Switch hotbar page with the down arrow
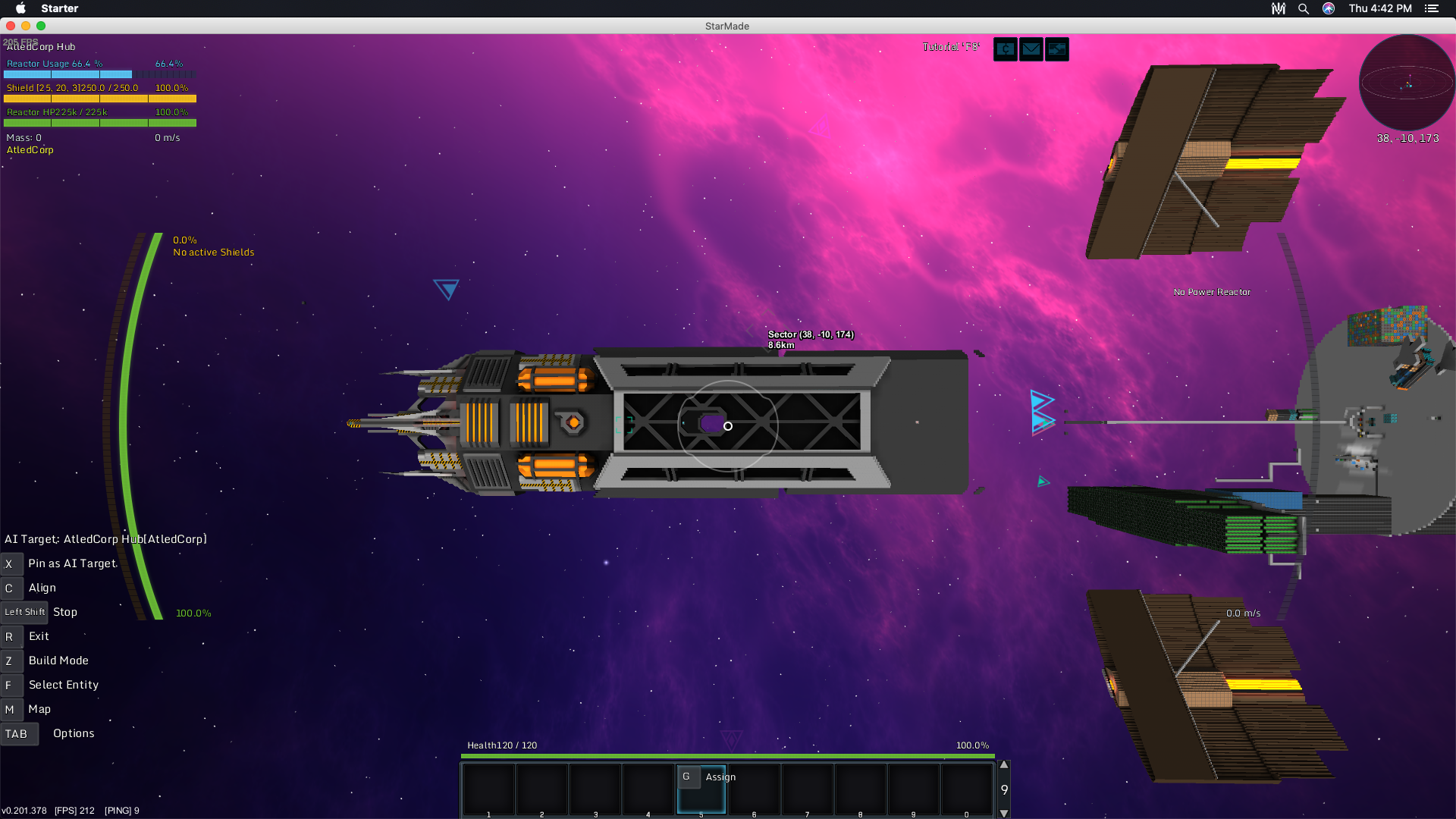 click(x=1004, y=813)
